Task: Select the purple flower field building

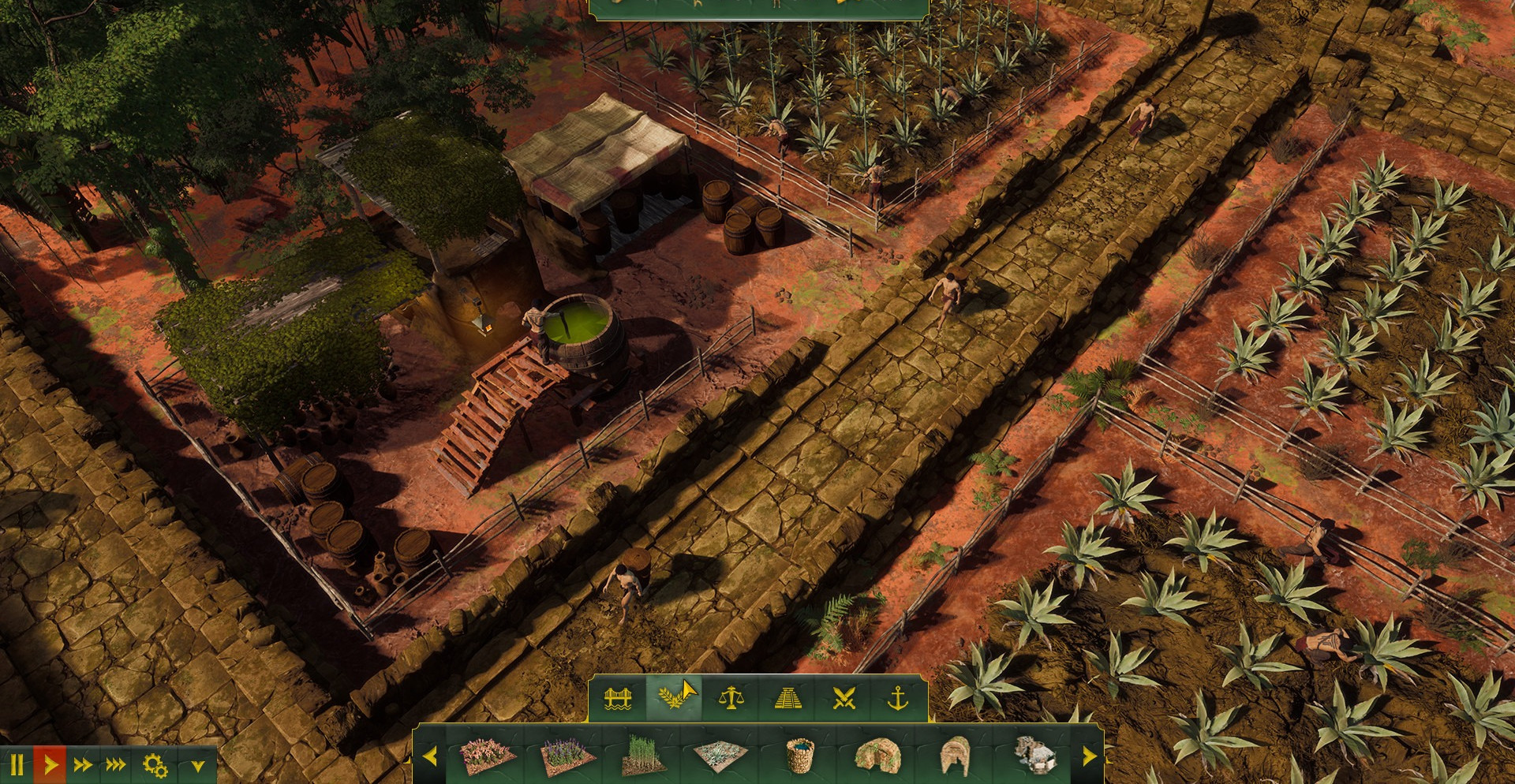Action: coord(567,757)
